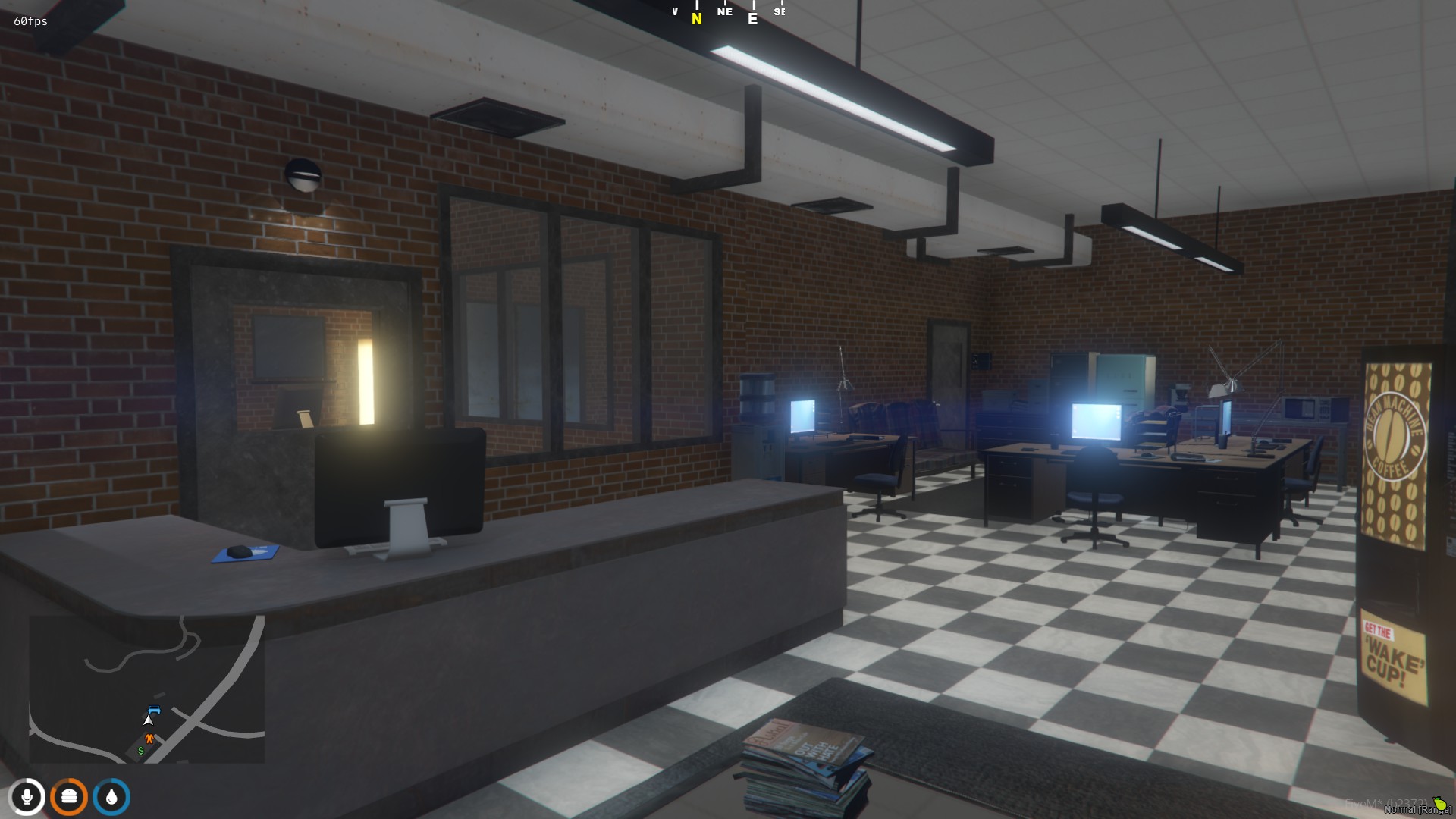This screenshot has width=1456, height=819.
Task: Click the orange hunger progress ring
Action: (x=68, y=780)
